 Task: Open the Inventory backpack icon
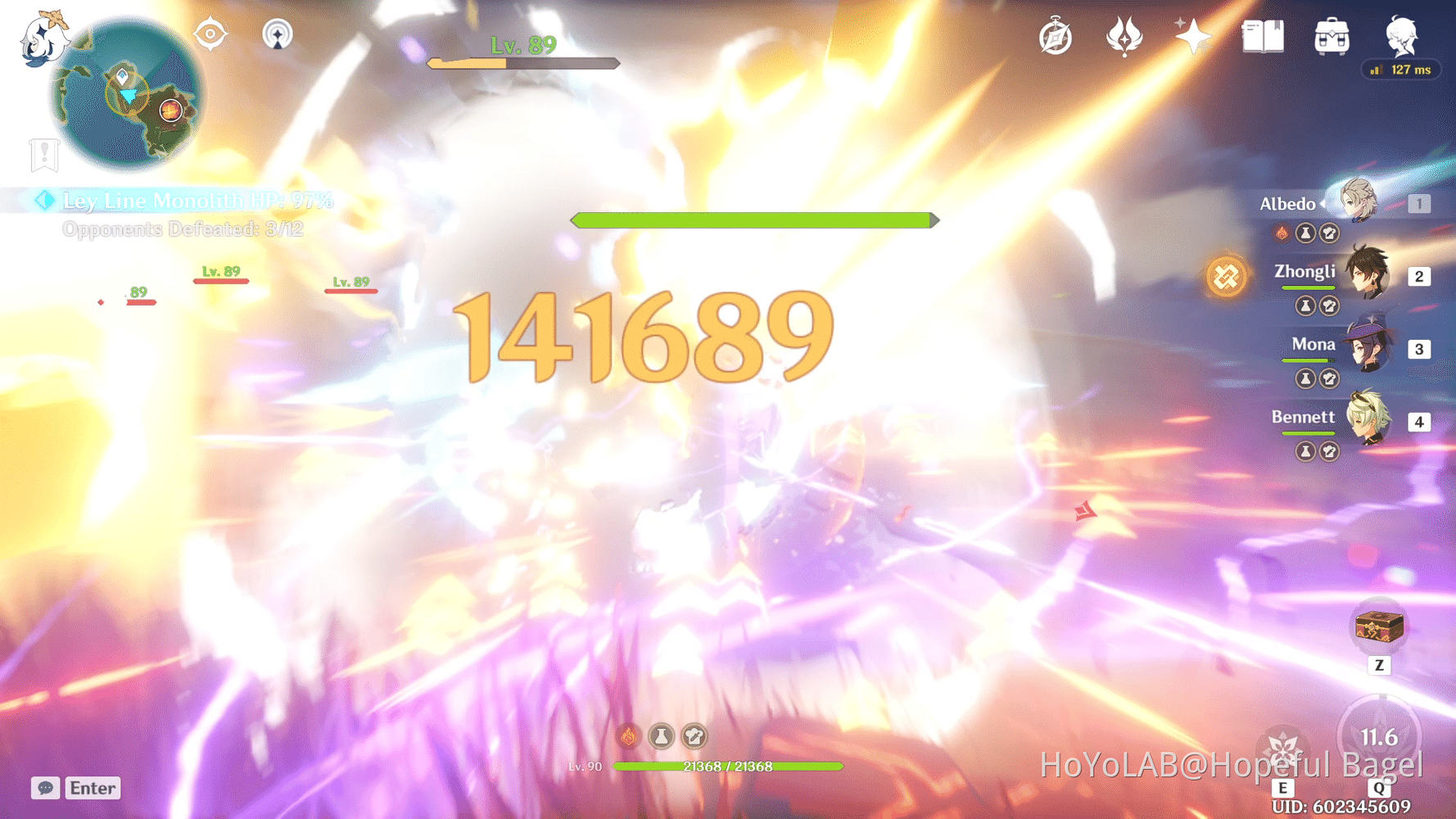tap(1331, 36)
